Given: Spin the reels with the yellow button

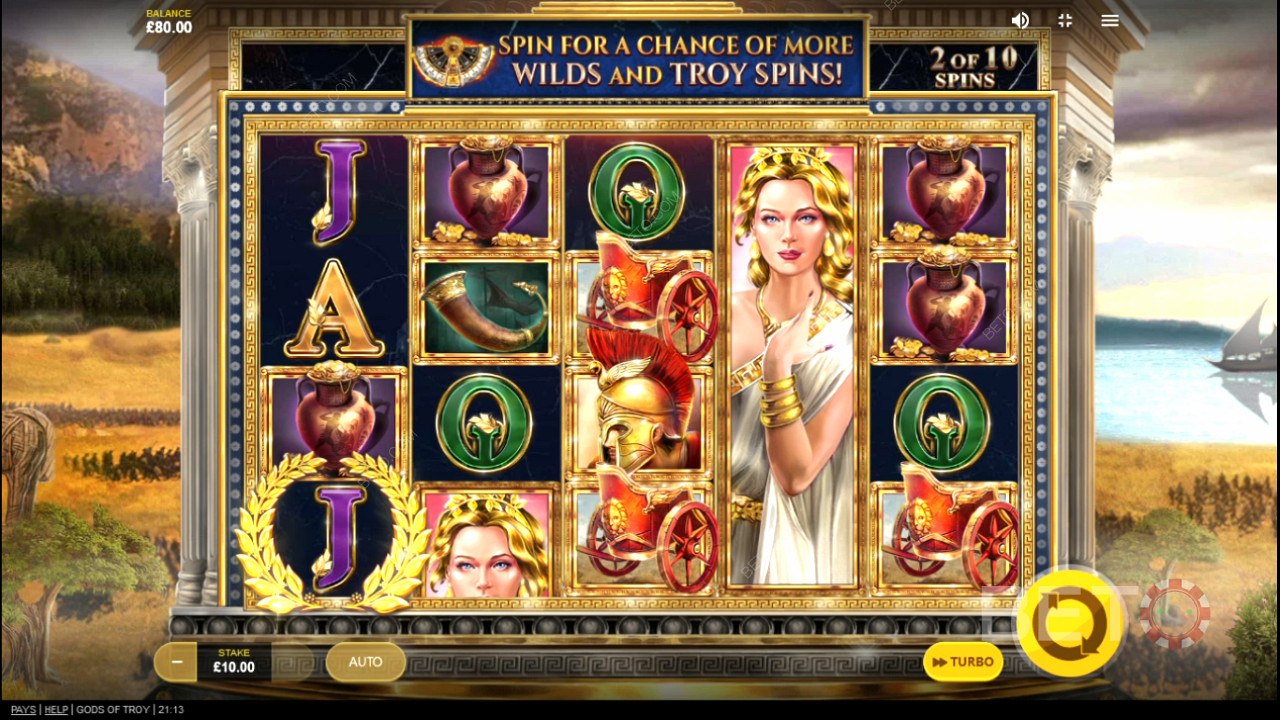Looking at the screenshot, I should (x=1069, y=624).
